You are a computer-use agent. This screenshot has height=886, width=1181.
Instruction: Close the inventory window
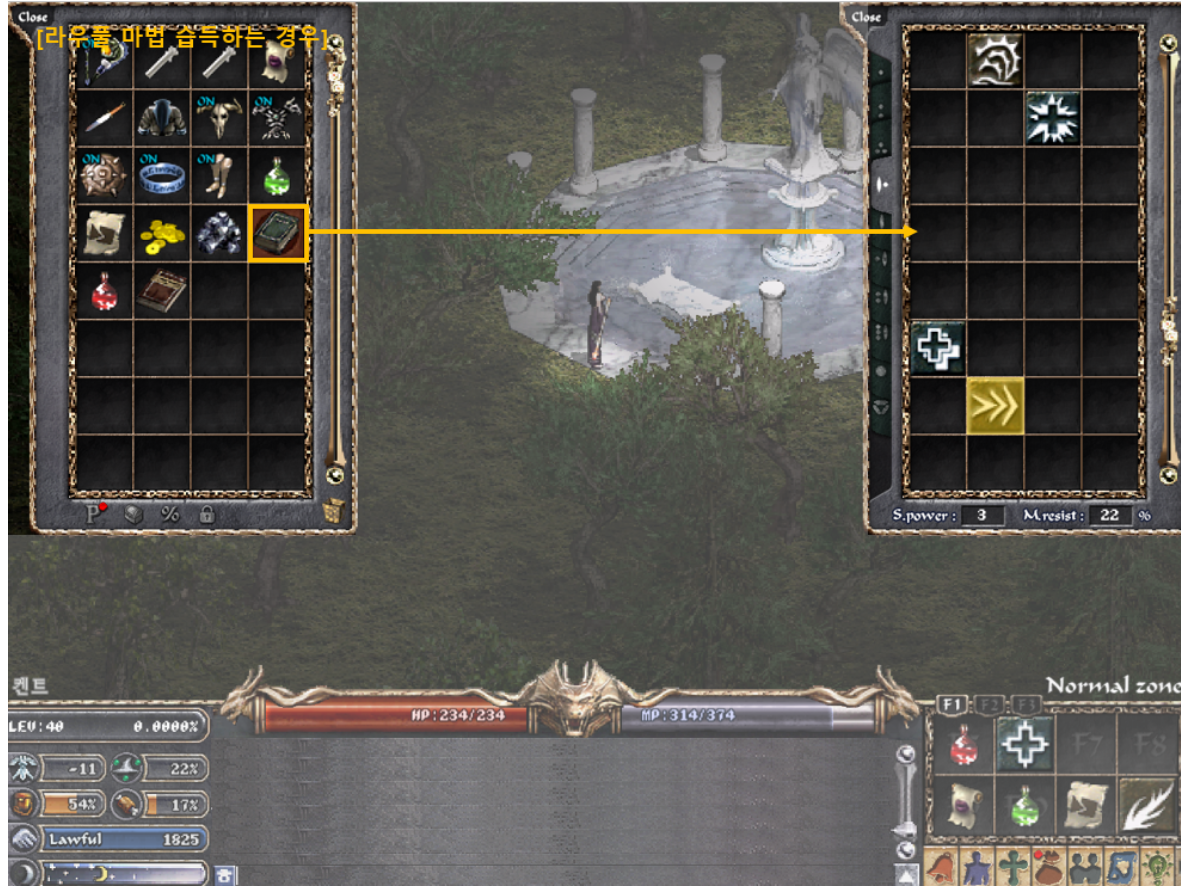point(32,17)
